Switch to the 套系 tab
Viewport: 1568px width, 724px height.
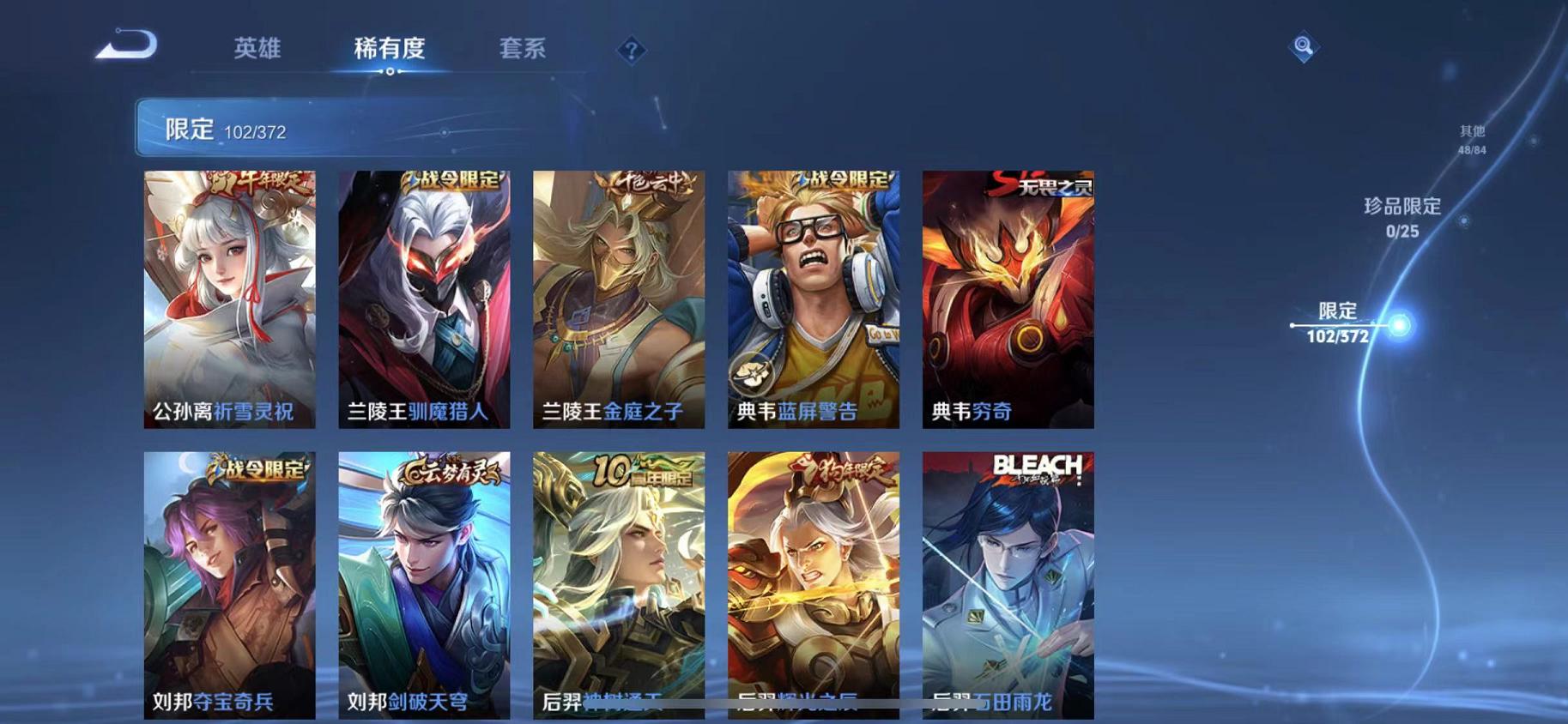(524, 50)
